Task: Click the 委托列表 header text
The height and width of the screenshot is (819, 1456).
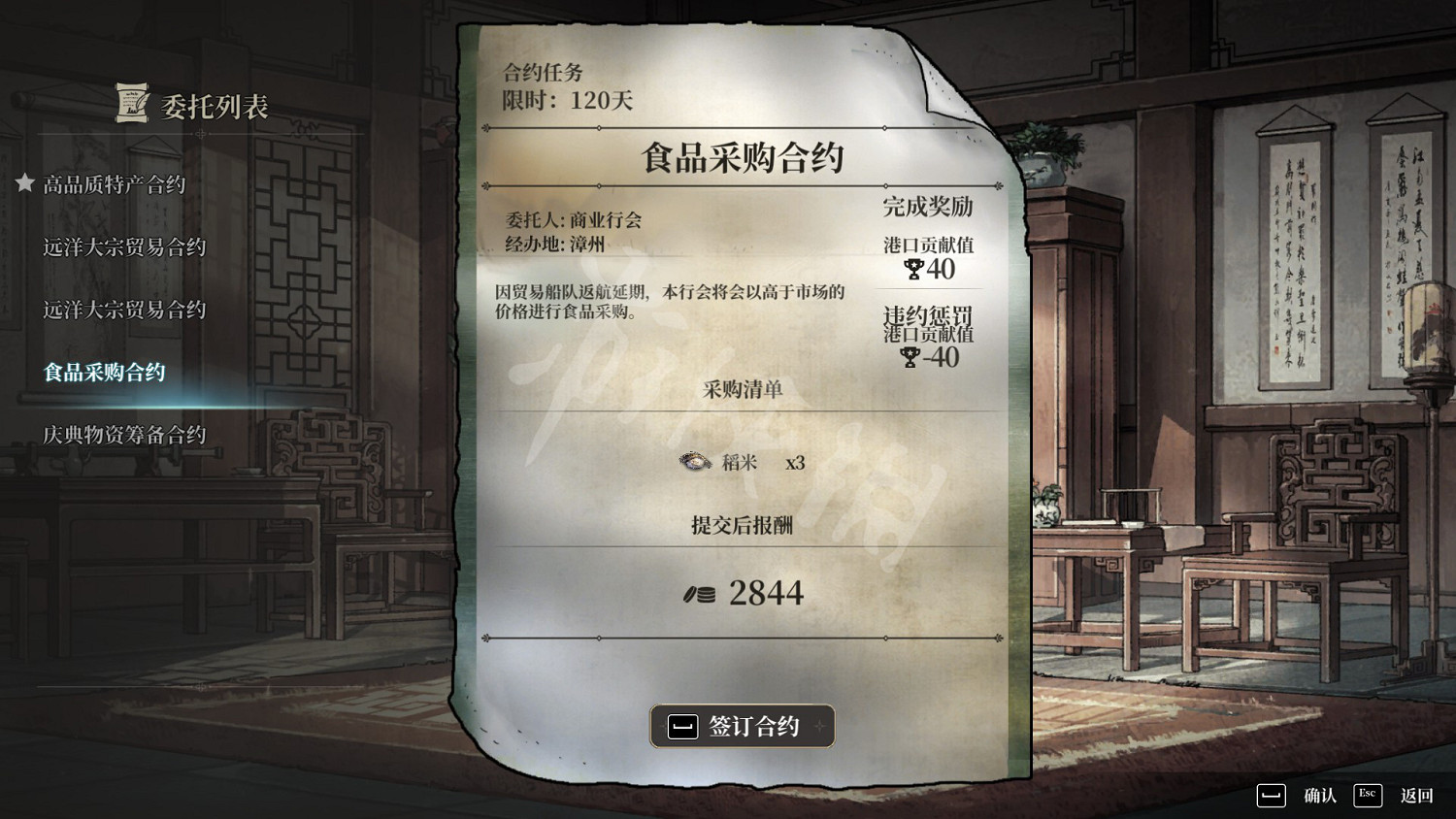Action: pyautogui.click(x=215, y=109)
